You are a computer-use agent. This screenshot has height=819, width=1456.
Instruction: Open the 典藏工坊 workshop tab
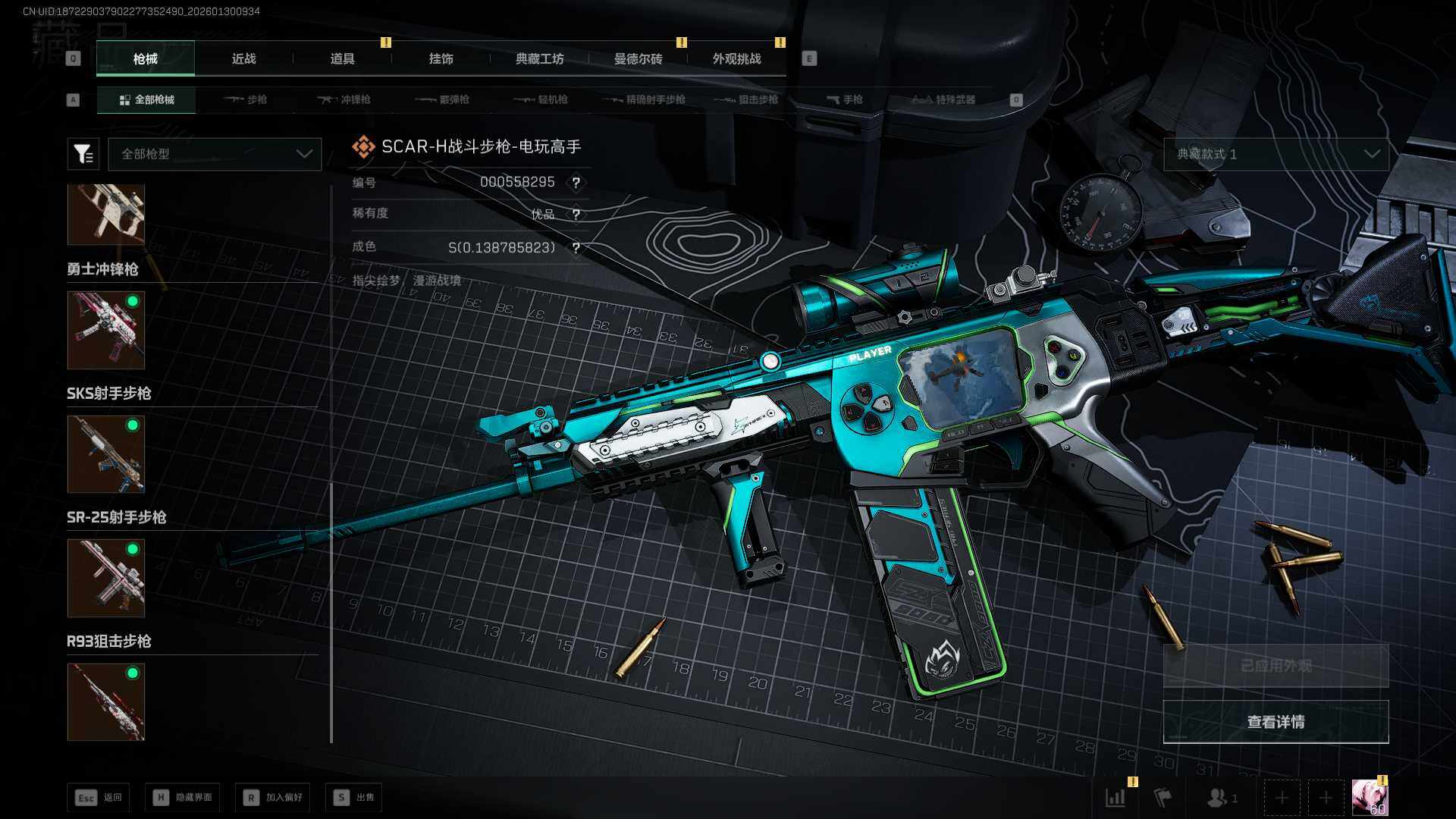coord(539,58)
